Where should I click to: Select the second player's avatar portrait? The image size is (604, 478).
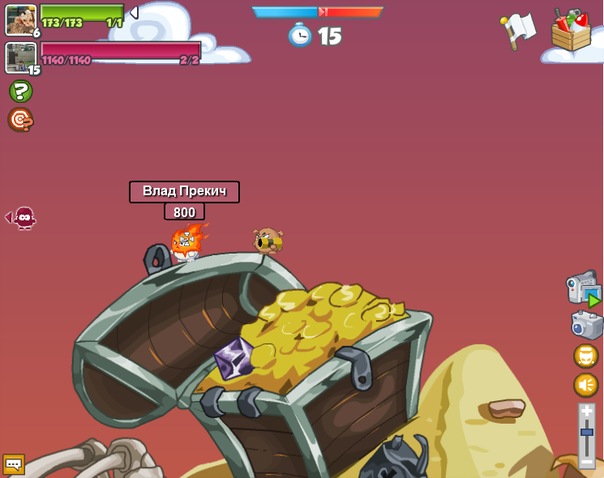click(x=20, y=57)
